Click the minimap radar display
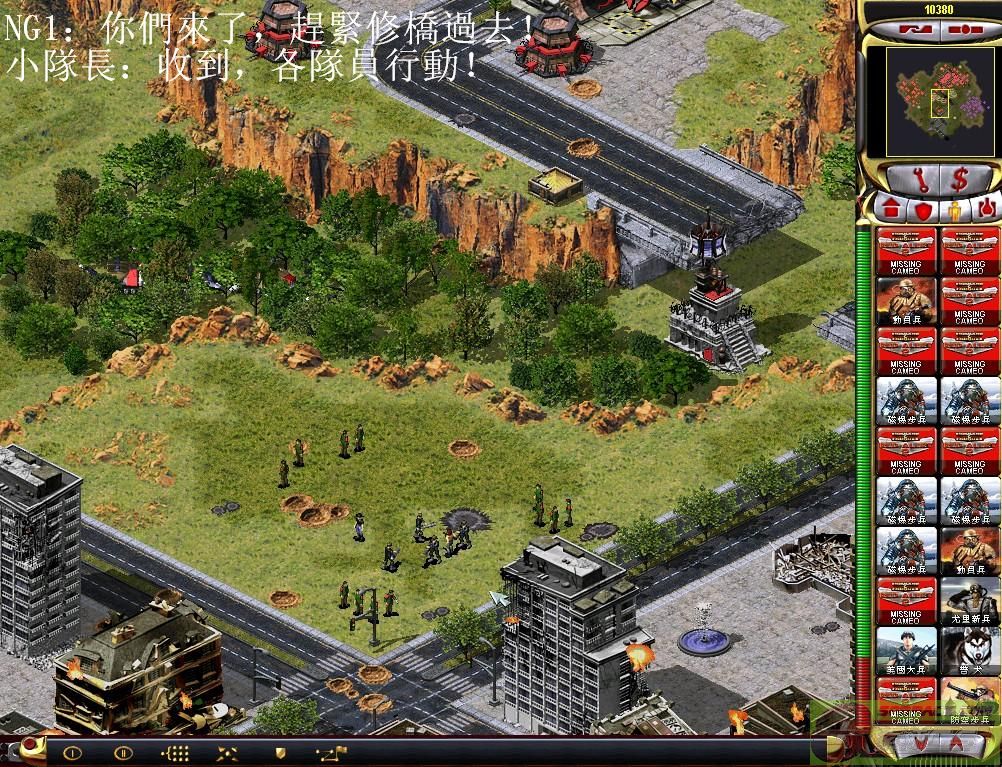This screenshot has height=767, width=1002. [x=929, y=100]
